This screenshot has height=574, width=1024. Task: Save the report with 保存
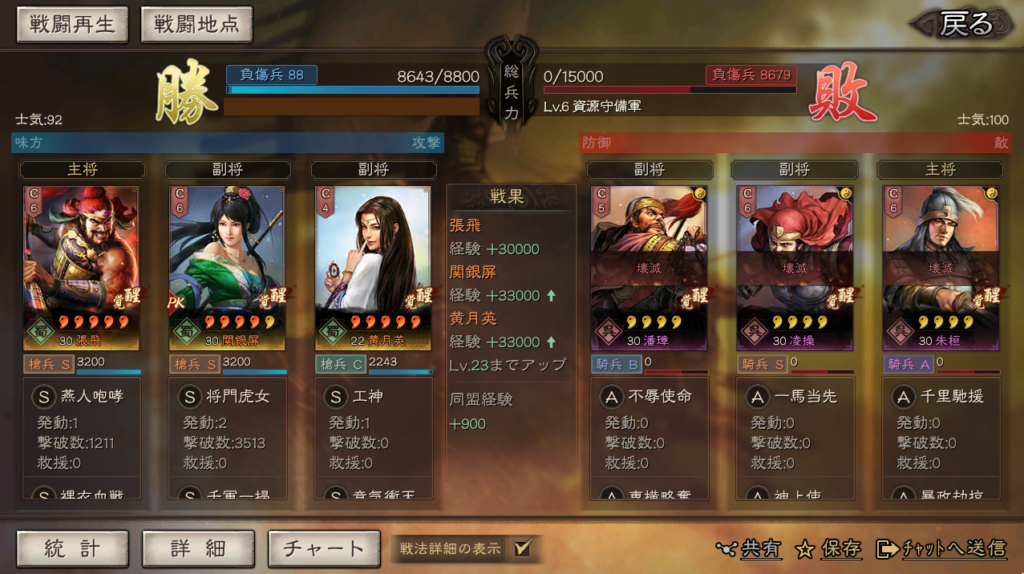(829, 548)
